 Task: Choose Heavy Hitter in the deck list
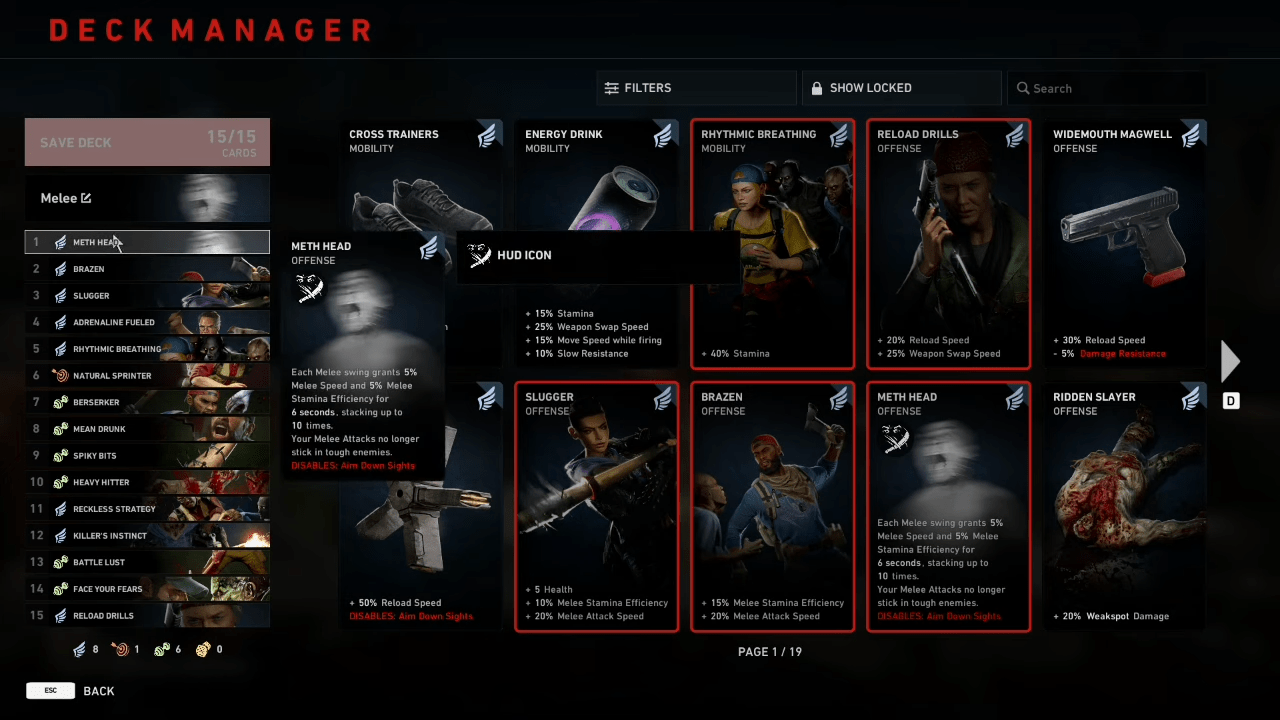click(147, 482)
